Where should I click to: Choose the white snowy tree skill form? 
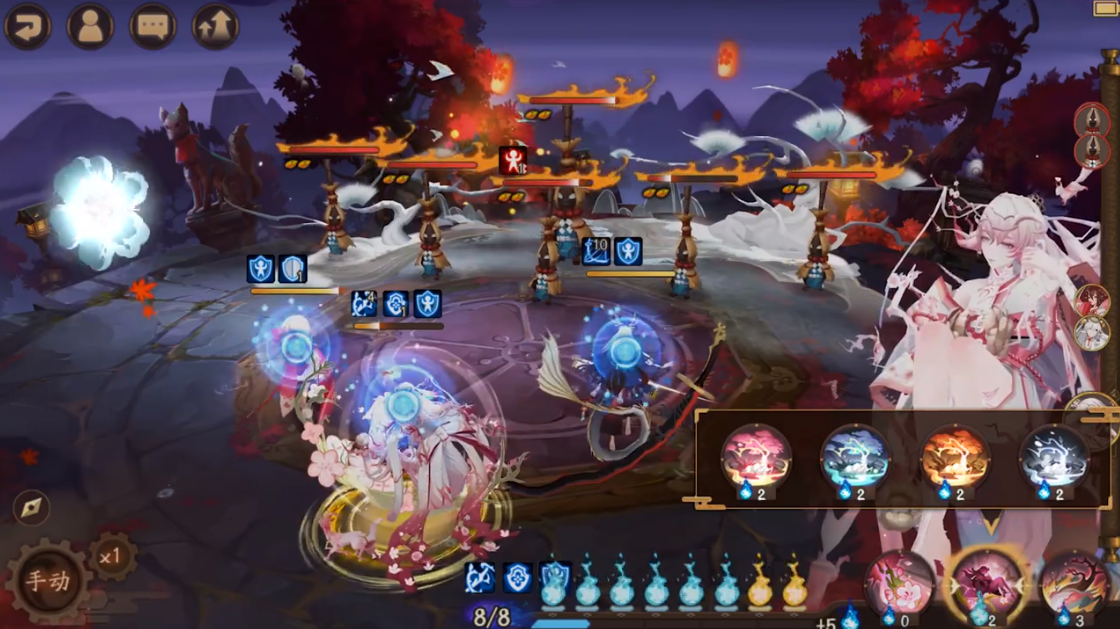click(1053, 456)
